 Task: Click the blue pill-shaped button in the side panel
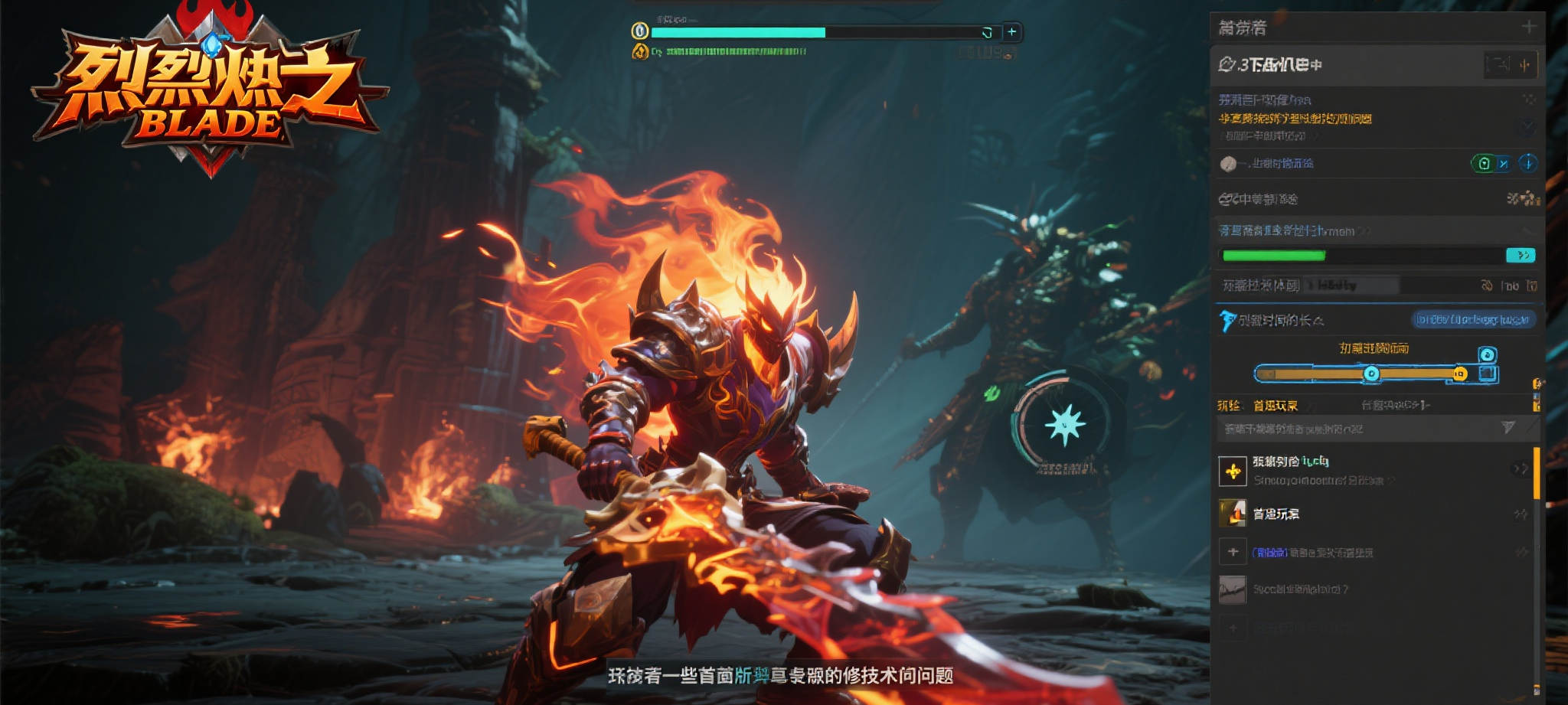[1472, 319]
